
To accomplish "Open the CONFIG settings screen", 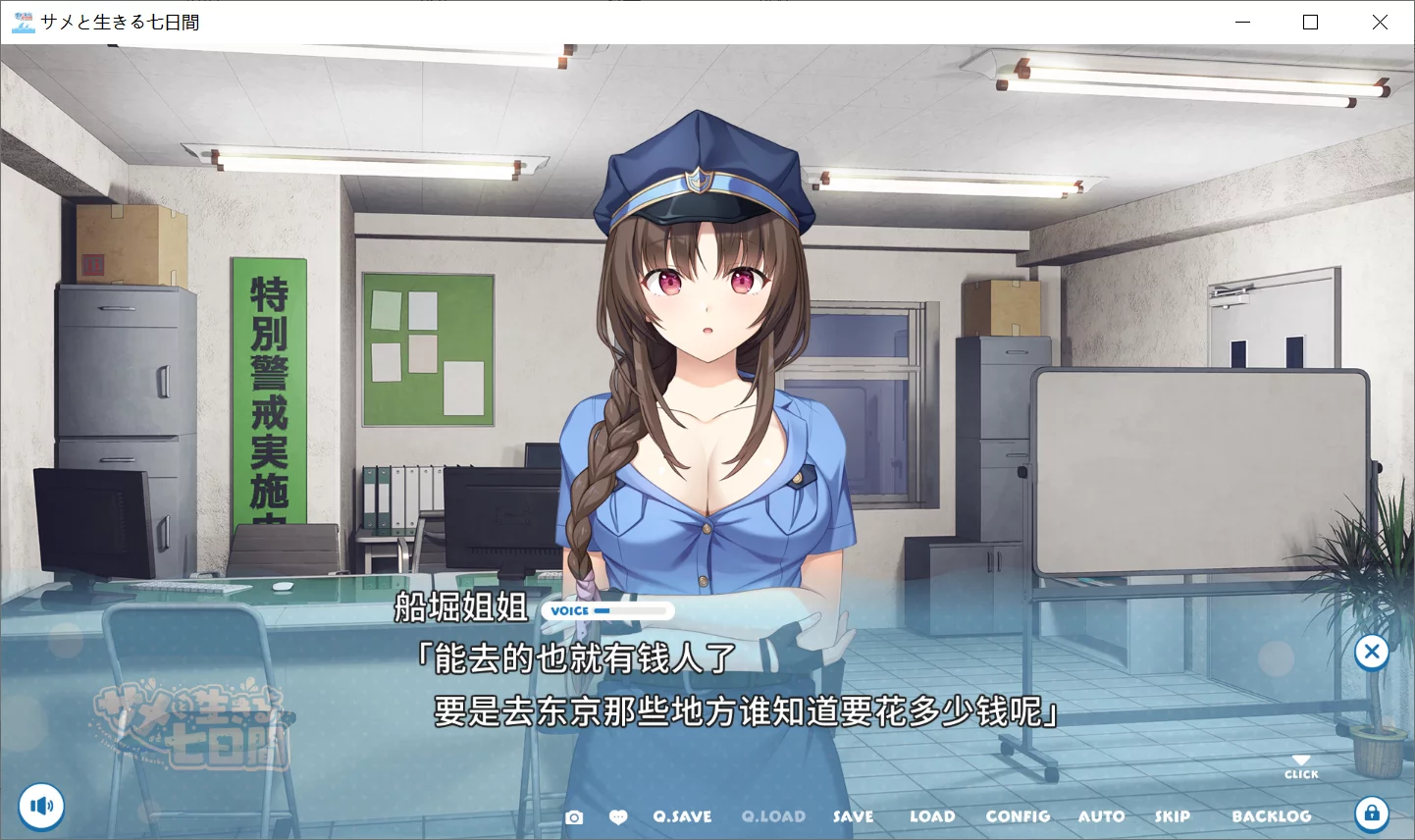I will (x=1018, y=815).
